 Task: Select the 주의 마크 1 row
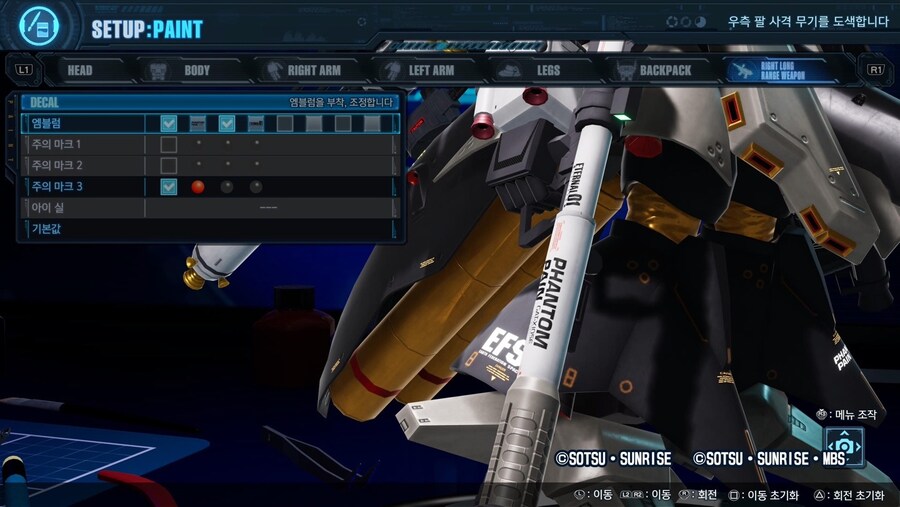tap(80, 145)
